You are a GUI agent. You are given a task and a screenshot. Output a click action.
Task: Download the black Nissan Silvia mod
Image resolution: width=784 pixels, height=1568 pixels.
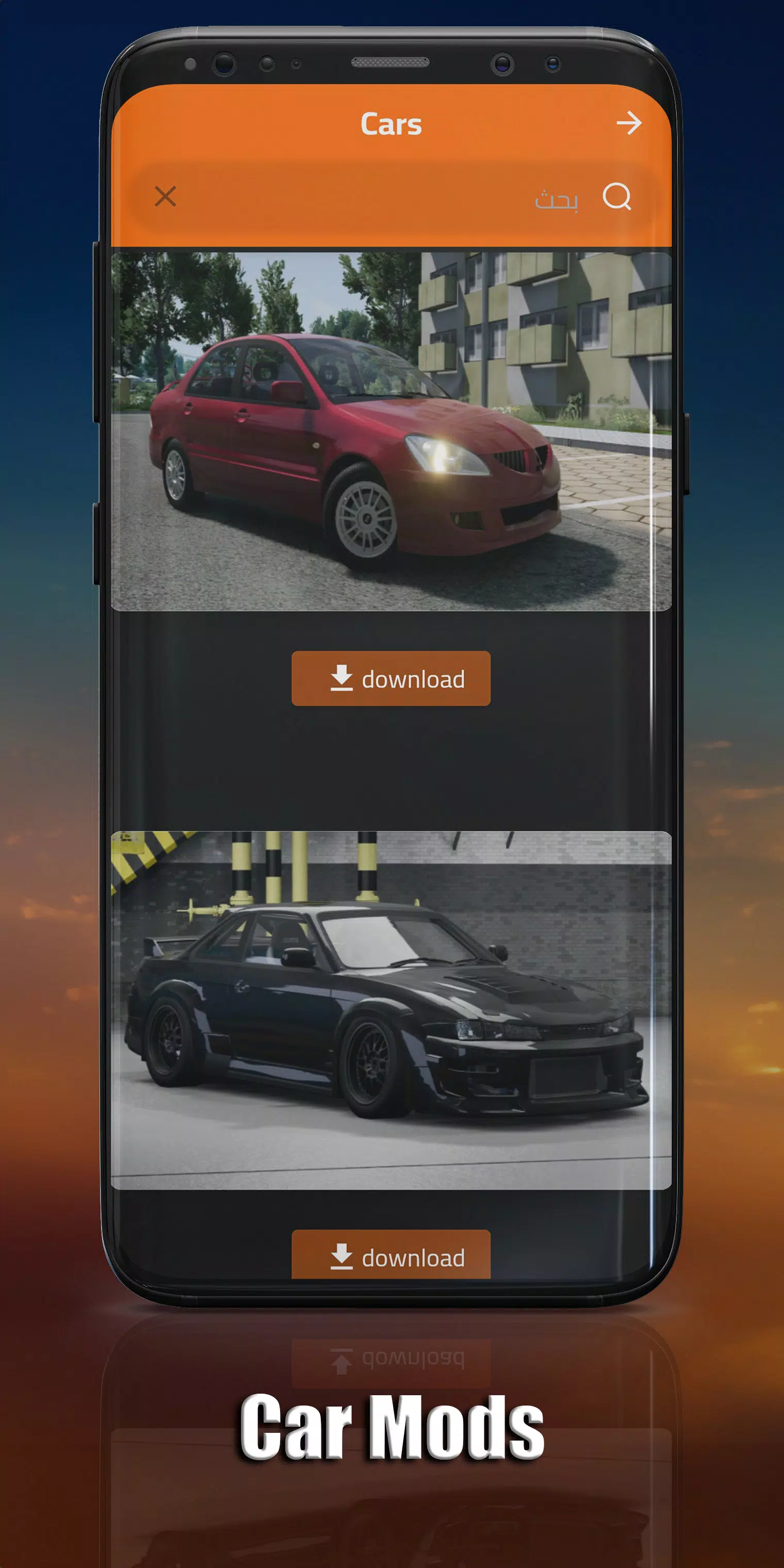point(391,1256)
